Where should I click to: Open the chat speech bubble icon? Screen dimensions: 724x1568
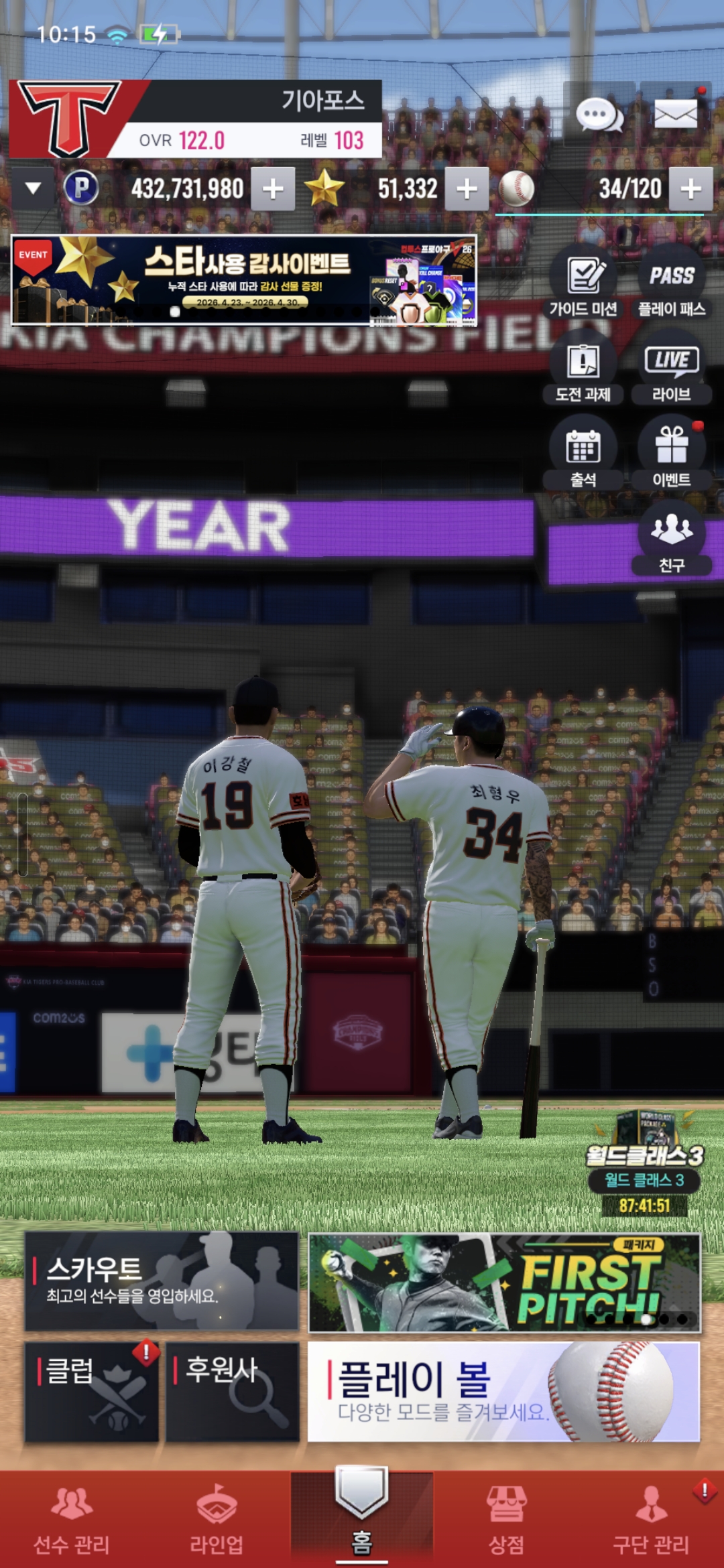(x=599, y=115)
